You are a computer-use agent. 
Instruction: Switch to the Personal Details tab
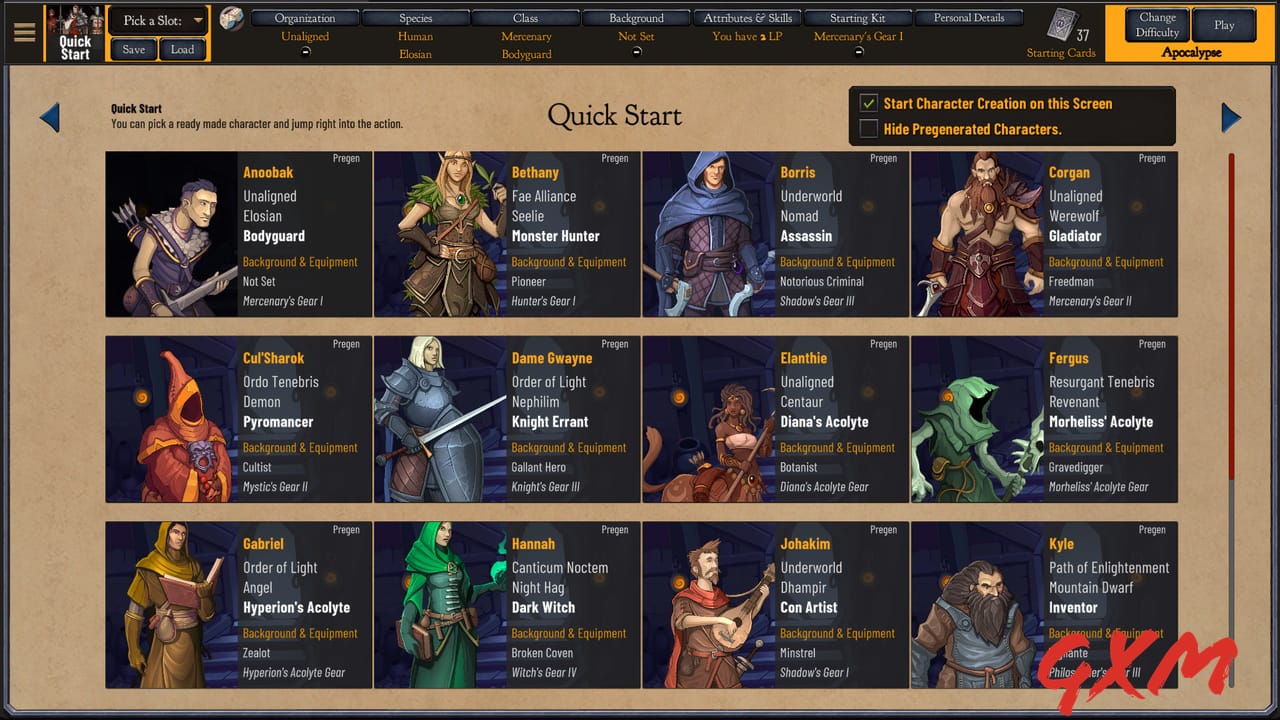pos(968,17)
